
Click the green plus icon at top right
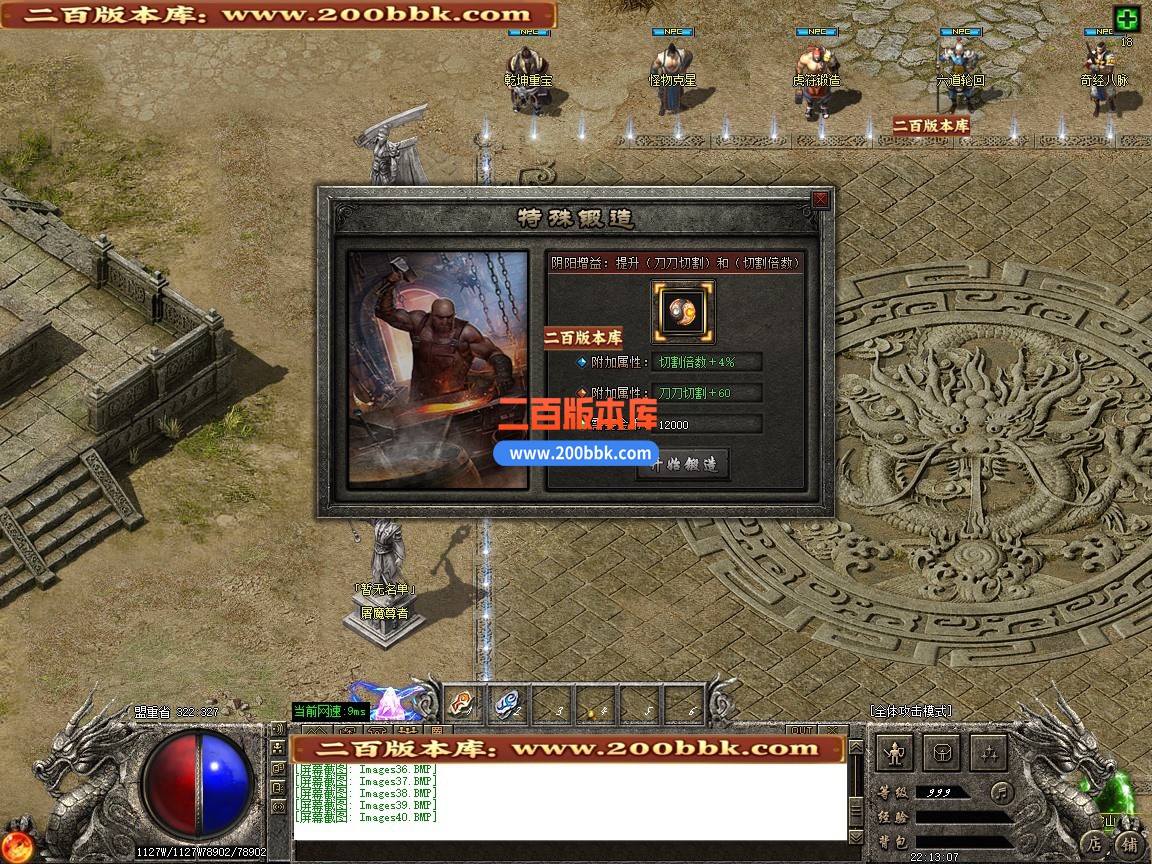pos(1127,19)
